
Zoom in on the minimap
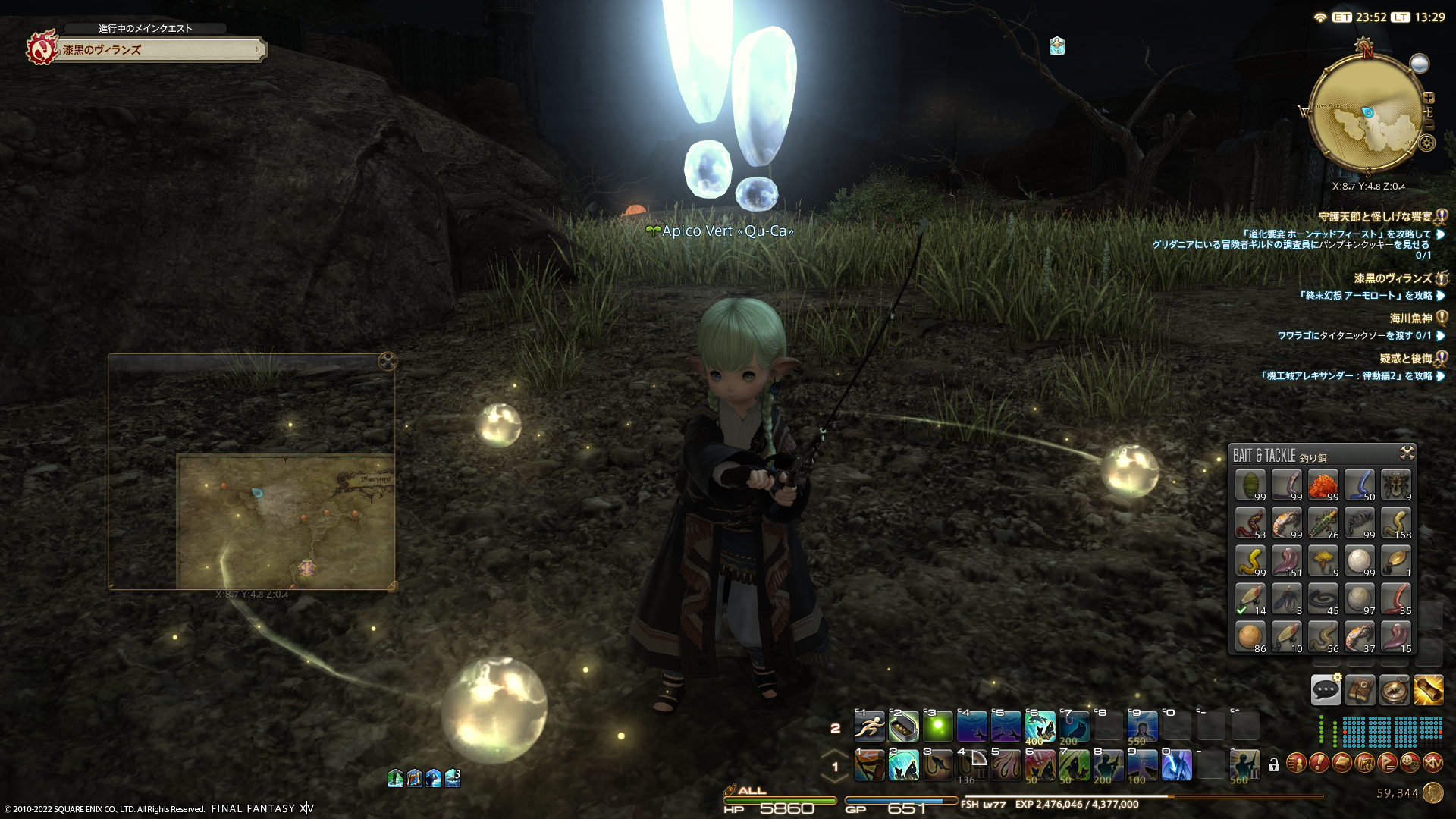pyautogui.click(x=1429, y=98)
